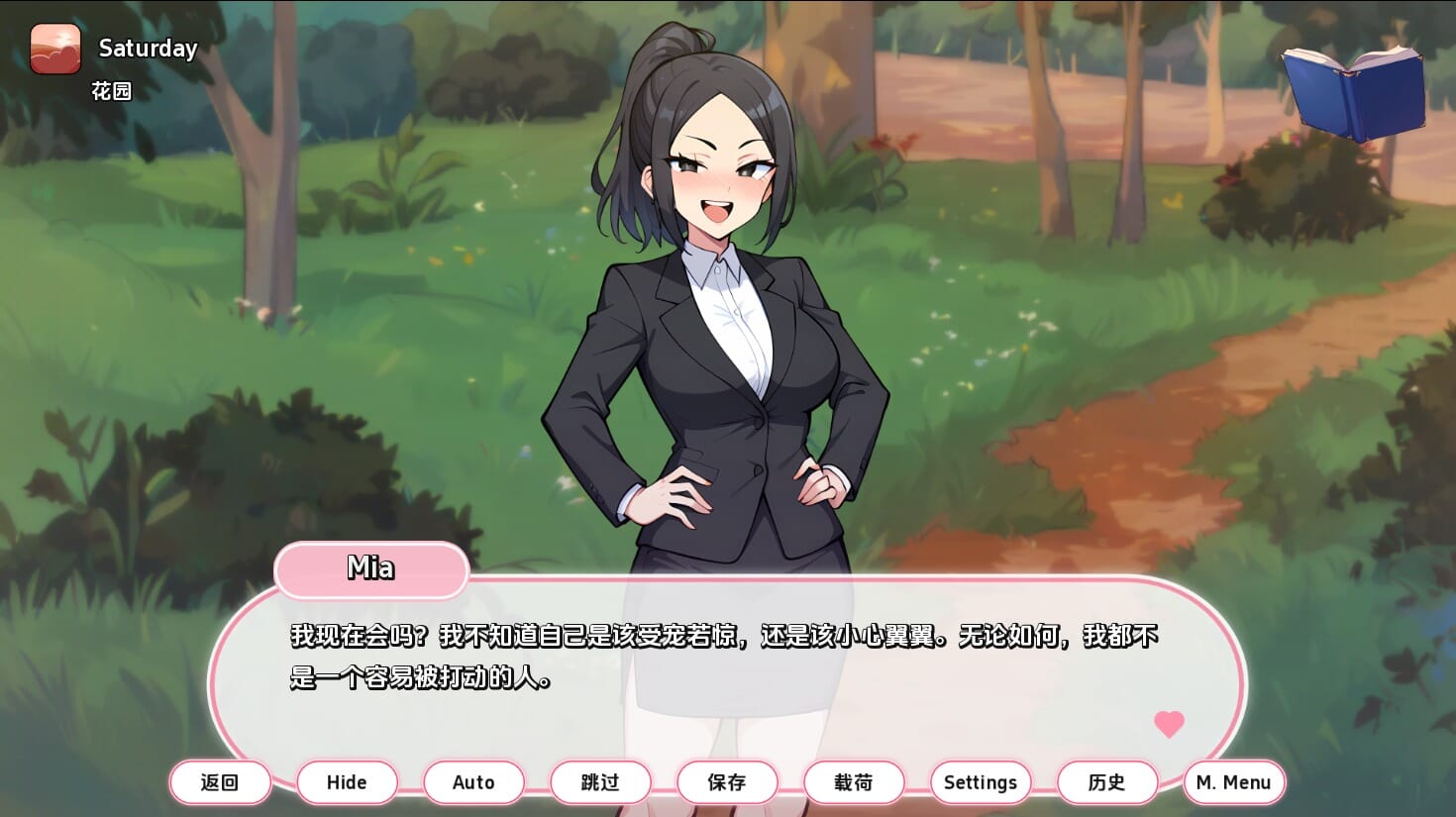Click the red sunset icon beside Saturday
Viewport: 1456px width, 817px height.
[x=55, y=49]
